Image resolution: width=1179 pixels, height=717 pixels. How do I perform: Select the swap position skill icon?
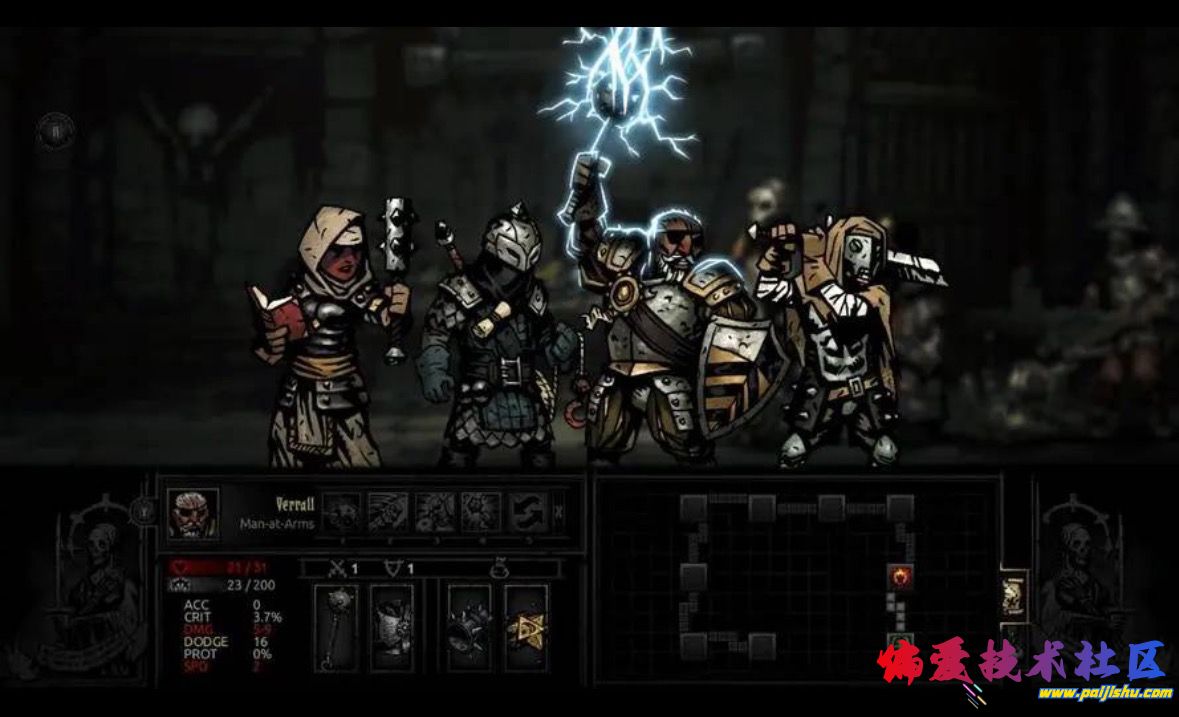pyautogui.click(x=527, y=513)
